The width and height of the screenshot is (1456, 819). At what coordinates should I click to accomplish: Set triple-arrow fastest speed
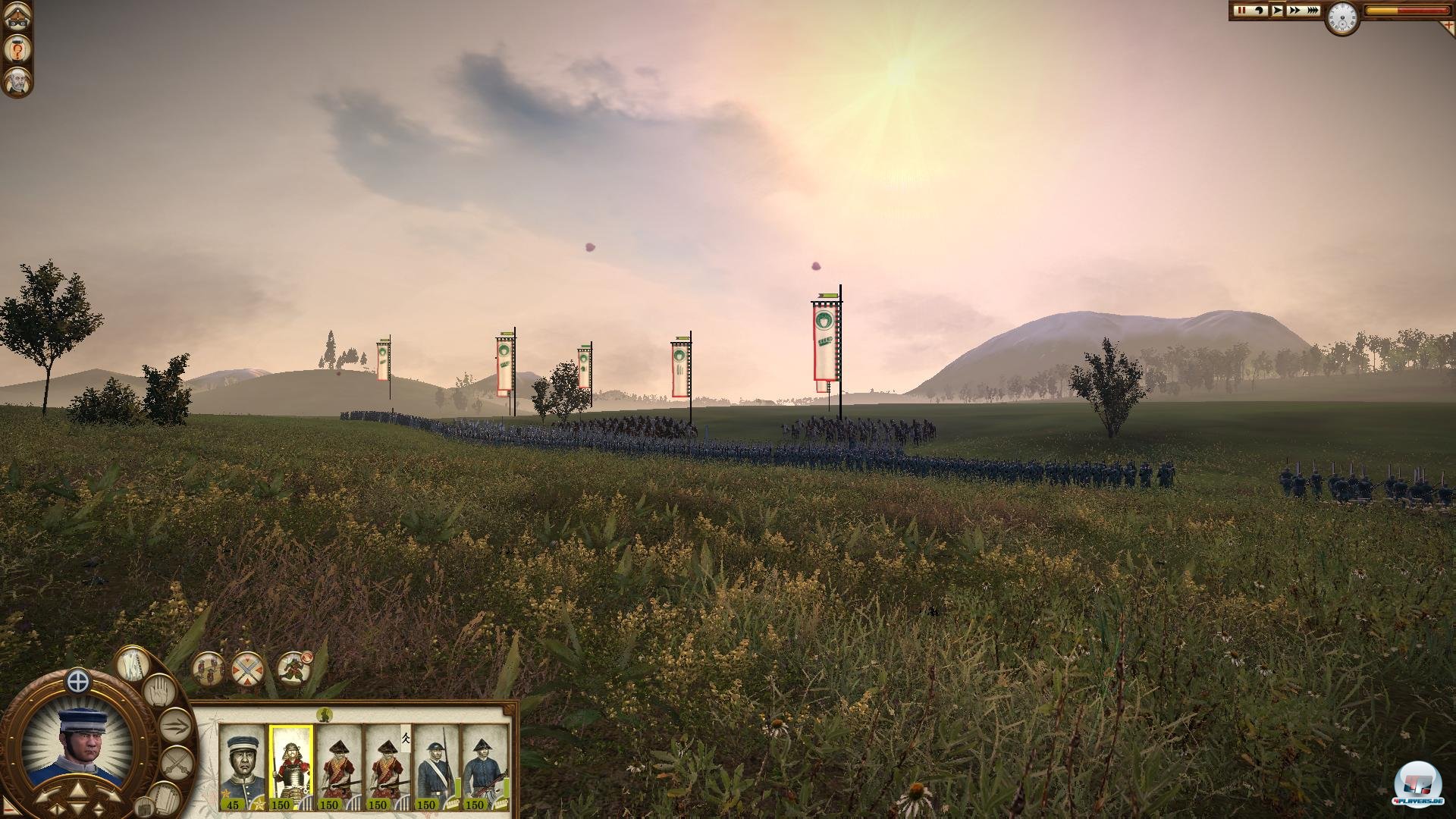click(x=1312, y=11)
